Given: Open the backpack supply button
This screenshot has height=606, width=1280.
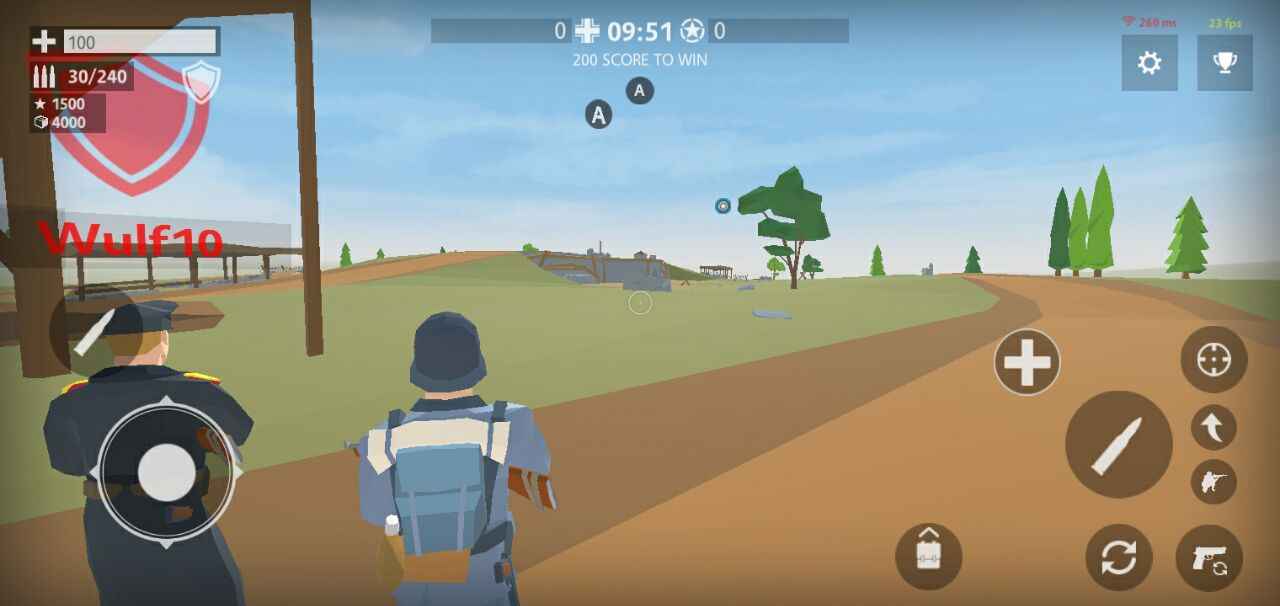Looking at the screenshot, I should [x=928, y=556].
